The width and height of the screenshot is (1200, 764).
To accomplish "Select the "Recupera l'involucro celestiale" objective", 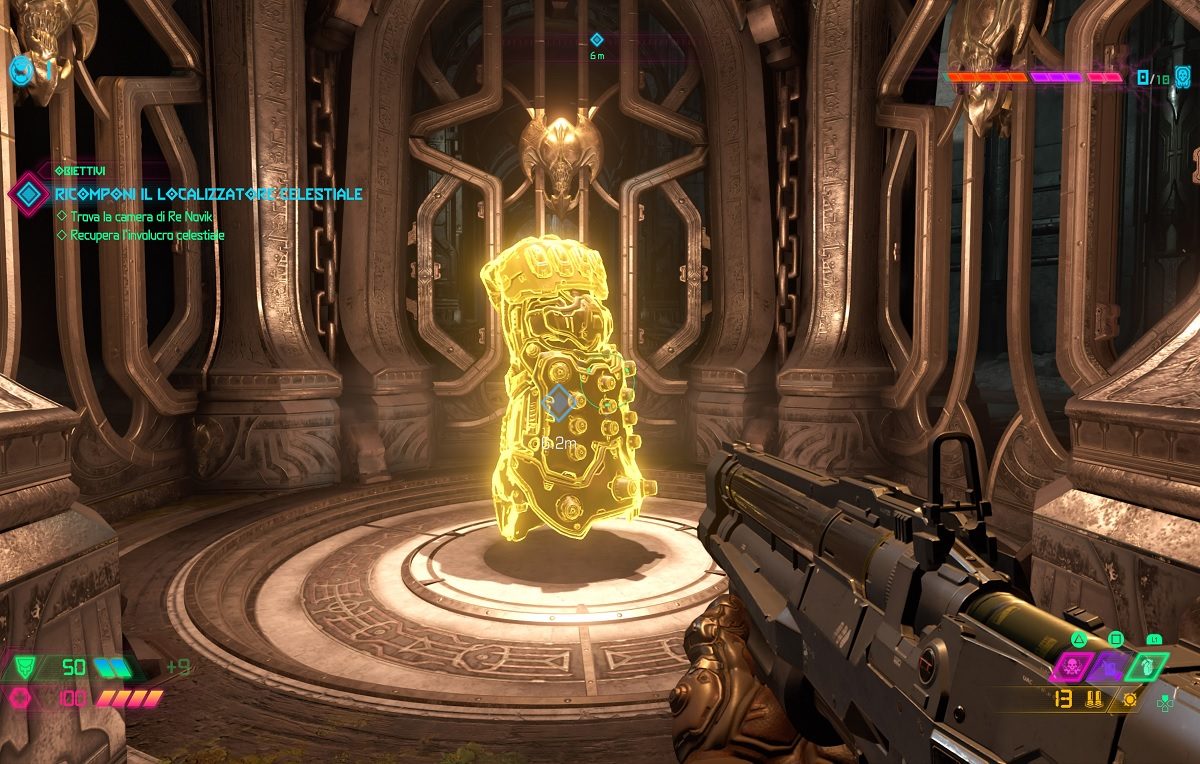I will [x=147, y=235].
